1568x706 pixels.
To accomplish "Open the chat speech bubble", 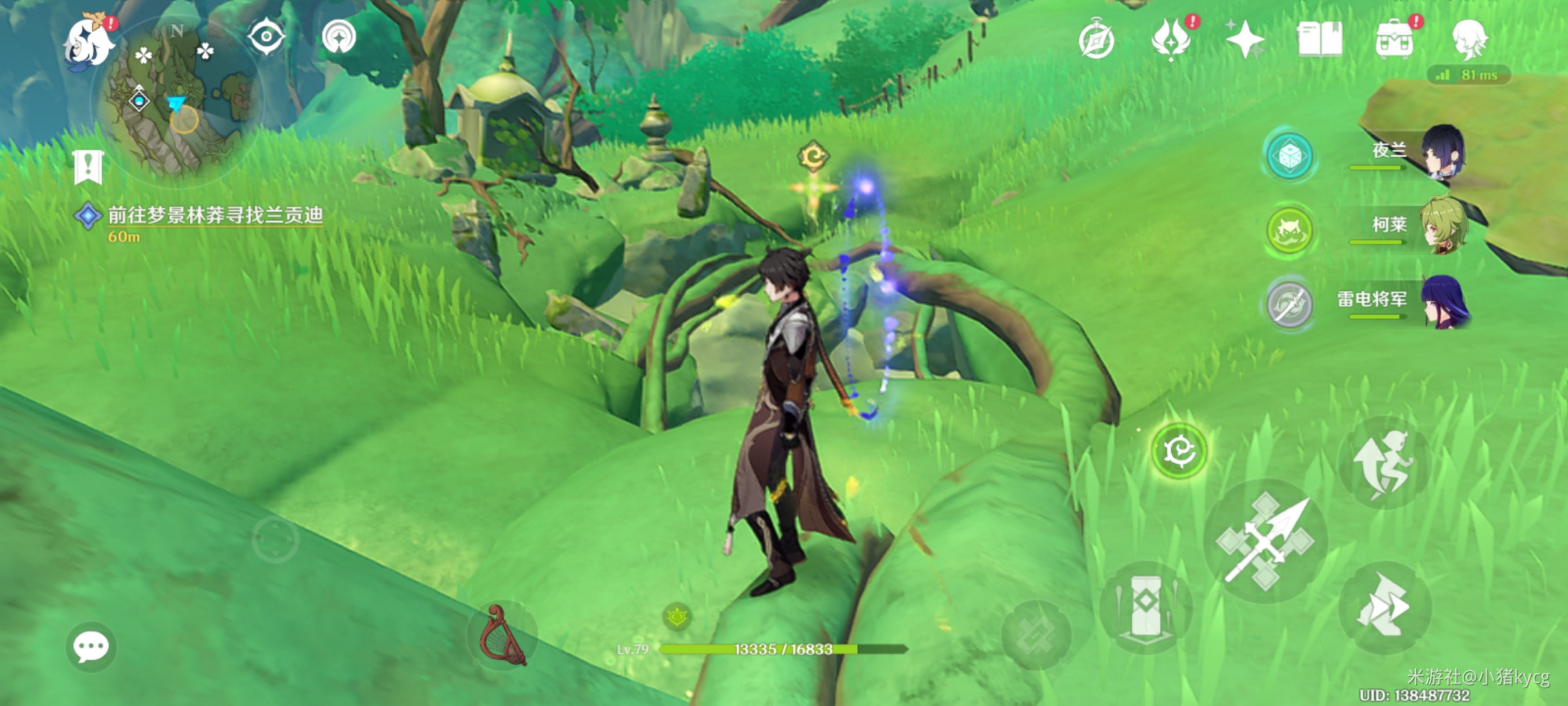I will click(91, 647).
